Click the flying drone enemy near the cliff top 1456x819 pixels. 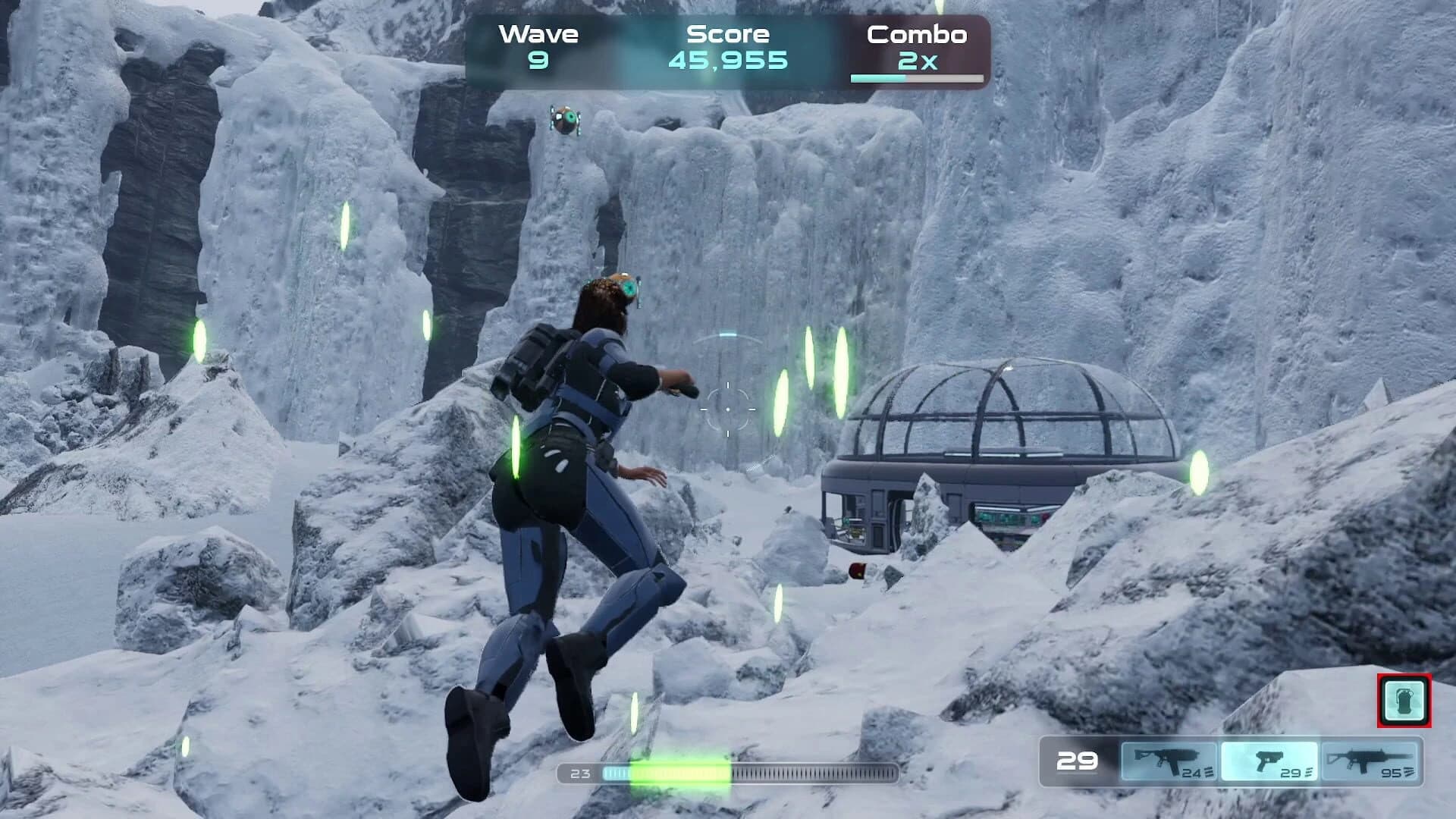tap(565, 120)
